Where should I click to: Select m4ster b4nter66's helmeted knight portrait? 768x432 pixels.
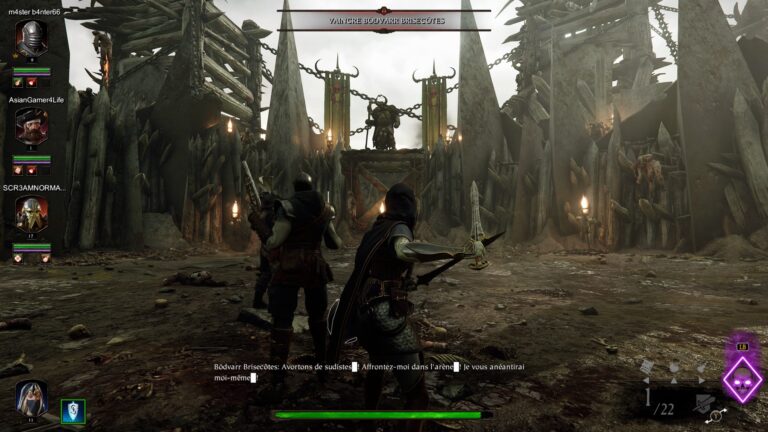[x=31, y=40]
